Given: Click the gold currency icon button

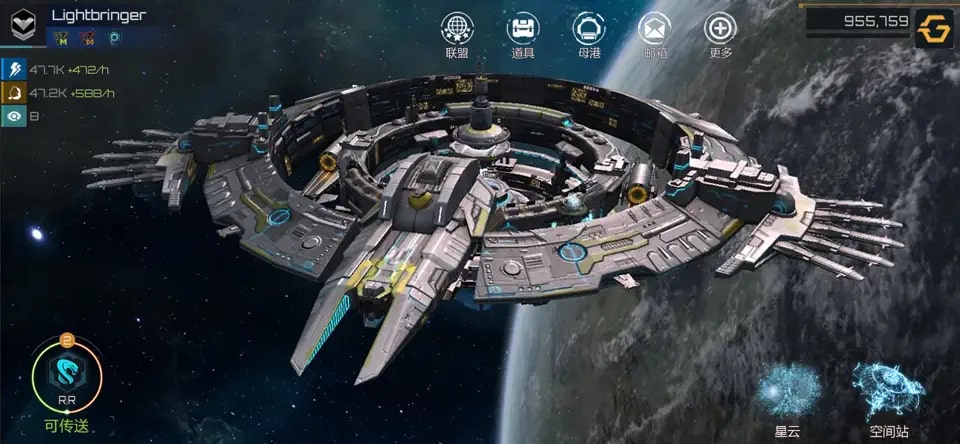Looking at the screenshot, I should coord(934,27).
